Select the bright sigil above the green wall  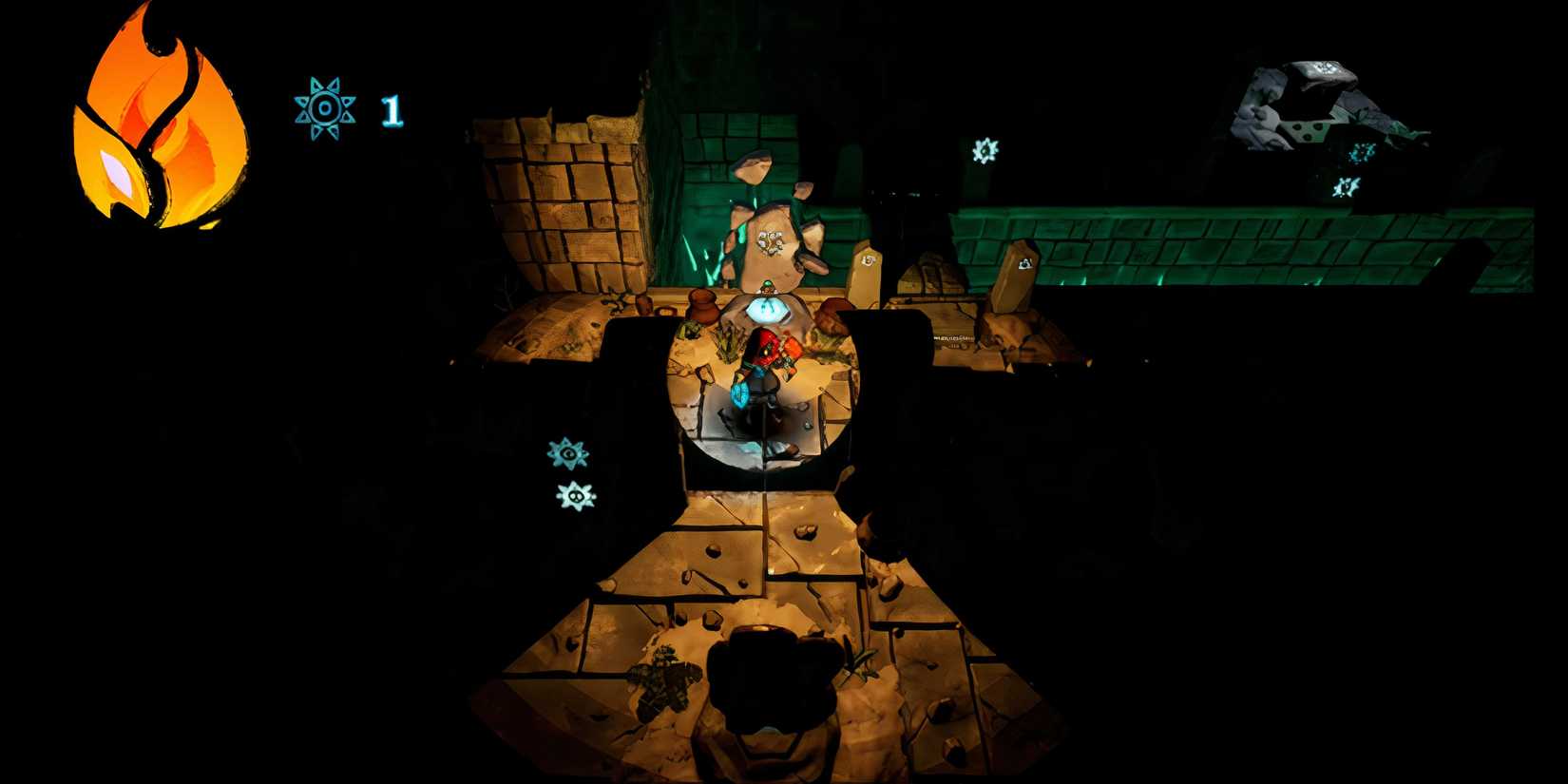[x=984, y=150]
